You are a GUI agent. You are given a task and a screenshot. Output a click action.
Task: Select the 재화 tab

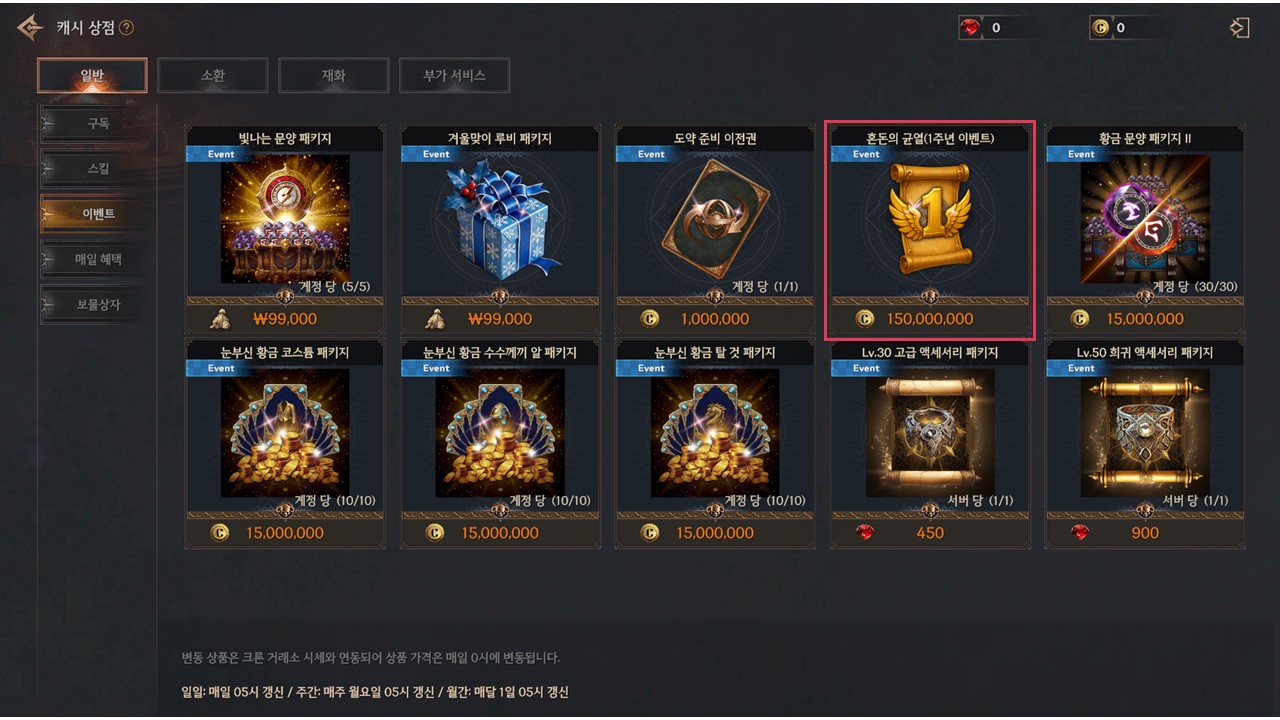[333, 75]
